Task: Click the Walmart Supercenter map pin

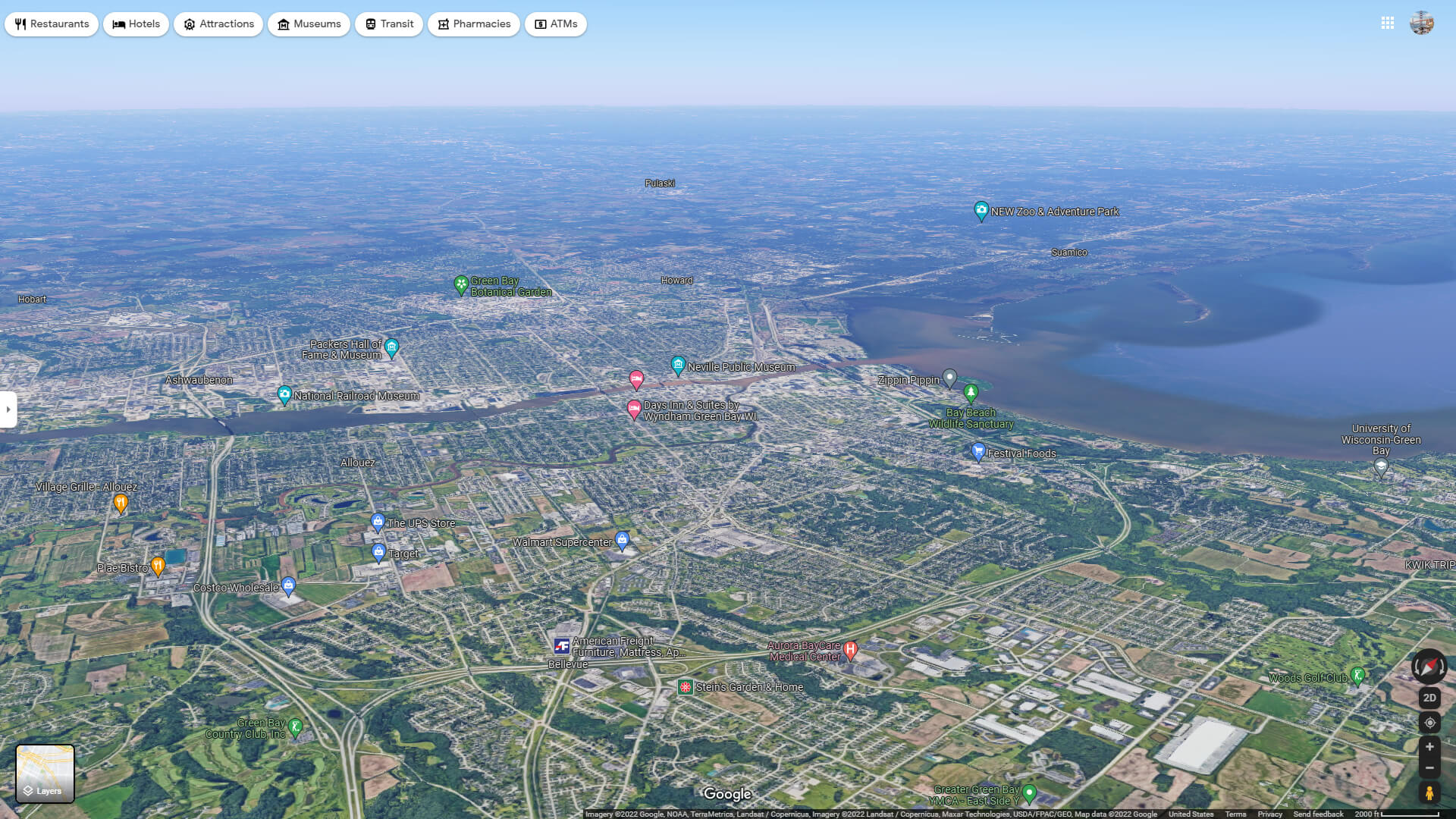Action: click(x=623, y=539)
